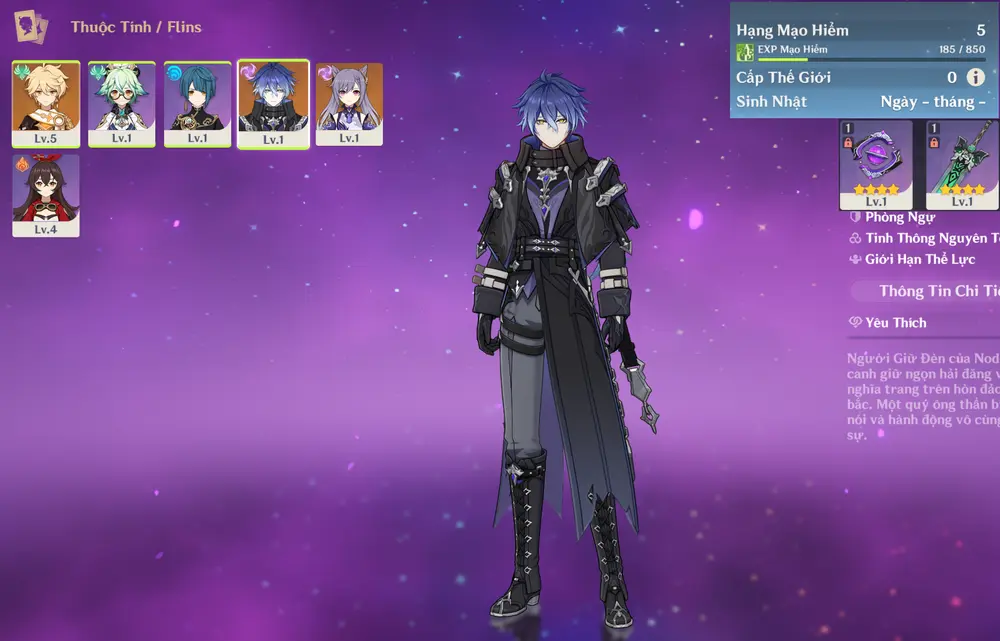The image size is (1000, 641).
Task: Select the blond Traveler character portrait
Action: click(46, 103)
